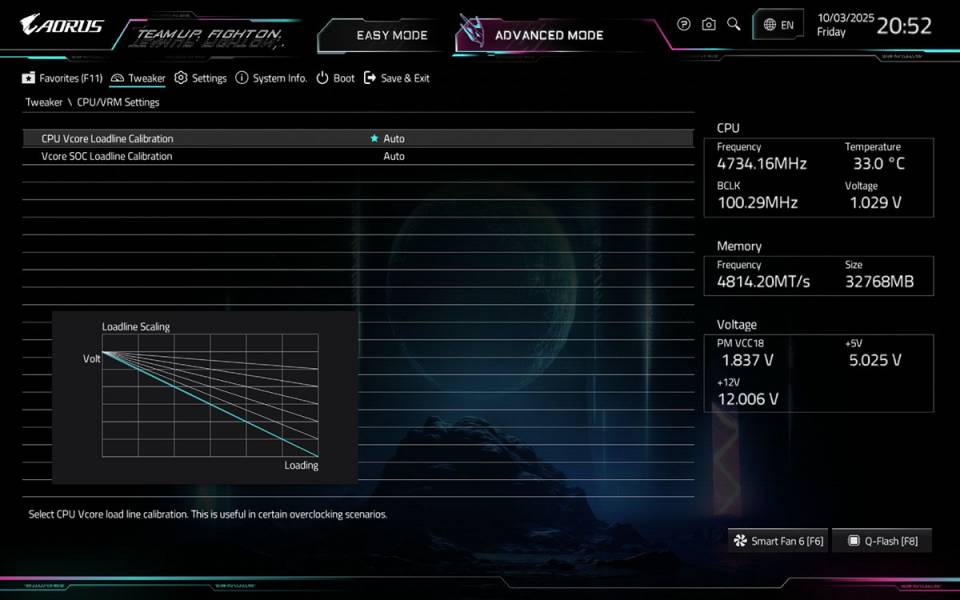The image size is (960, 600).
Task: Go to the Settings tab
Action: (x=201, y=78)
